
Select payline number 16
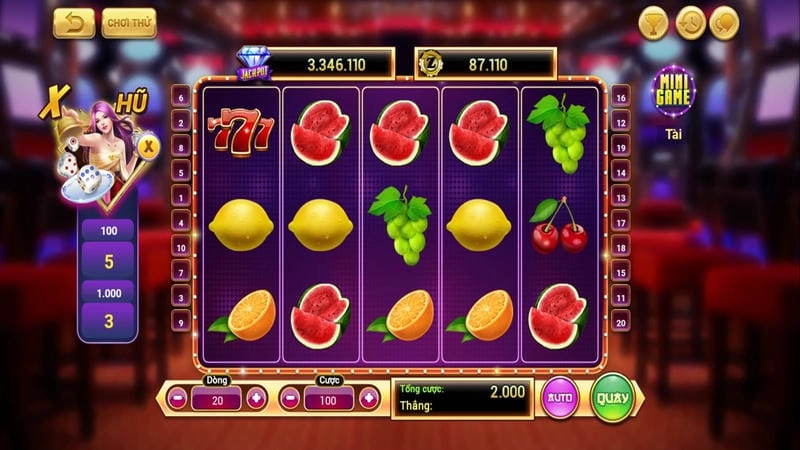tap(621, 98)
